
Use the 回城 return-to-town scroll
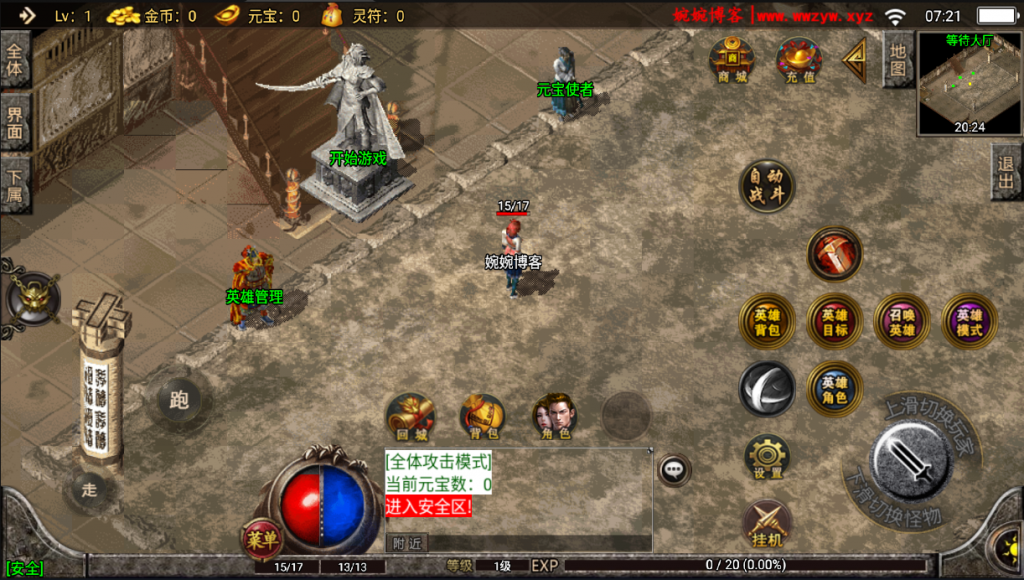pyautogui.click(x=410, y=417)
